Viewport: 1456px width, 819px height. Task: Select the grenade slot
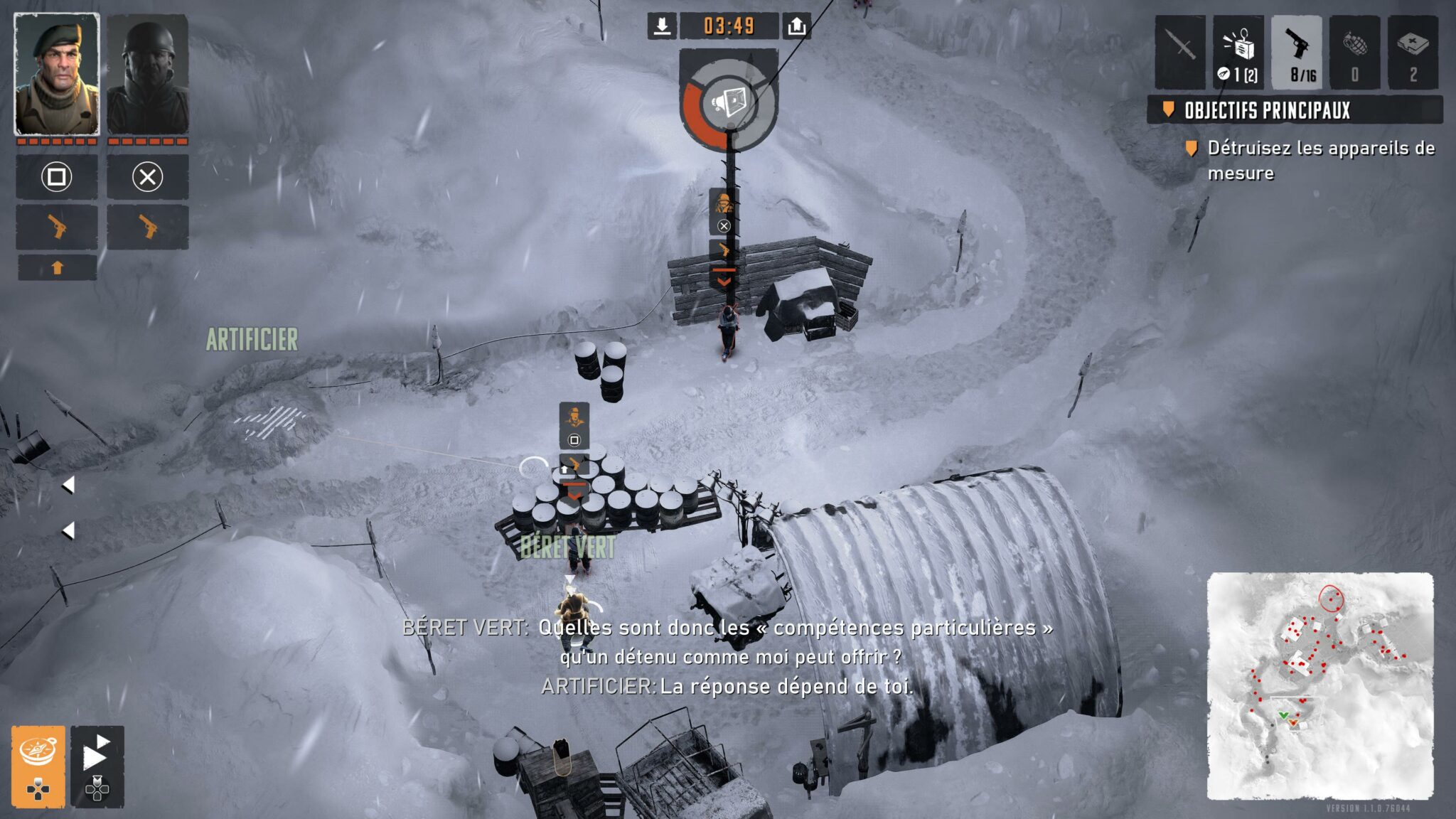(1355, 52)
